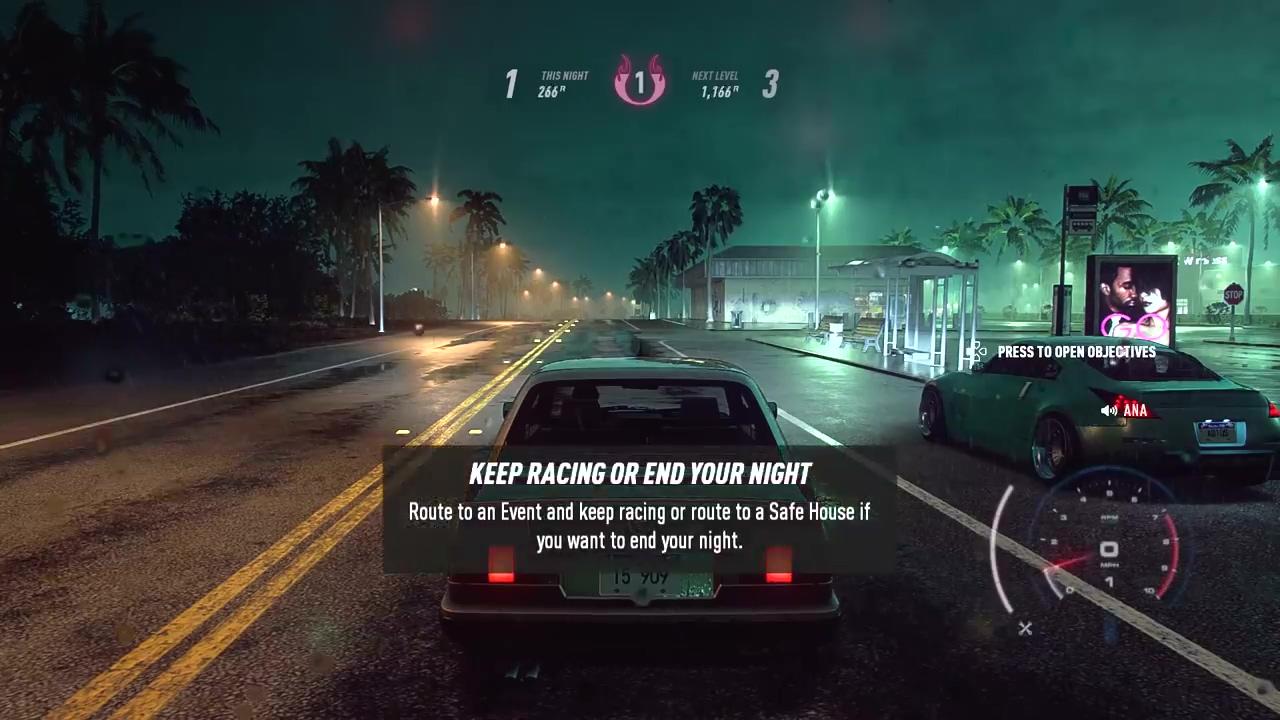Open the objectives tracker icon
1280x720 pixels.
click(x=976, y=352)
